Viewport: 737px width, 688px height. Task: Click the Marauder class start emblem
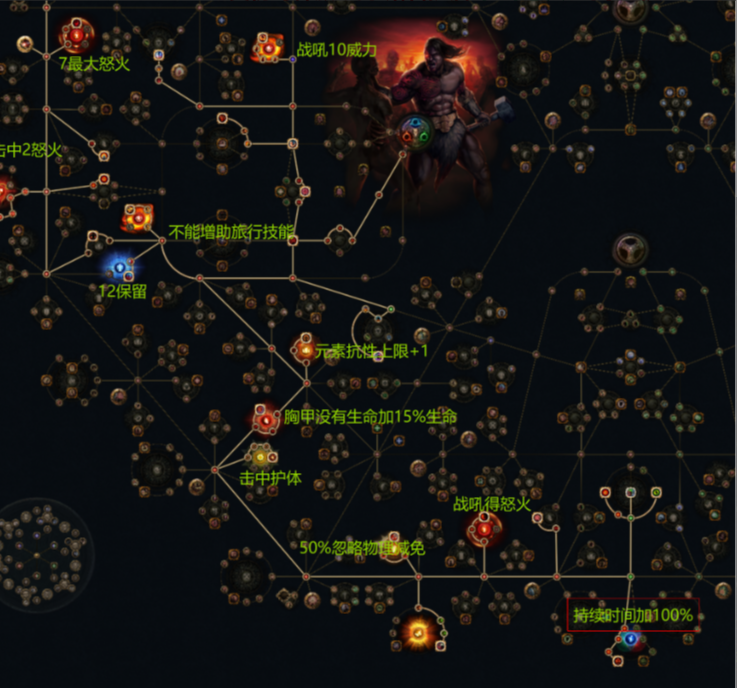coord(414,131)
